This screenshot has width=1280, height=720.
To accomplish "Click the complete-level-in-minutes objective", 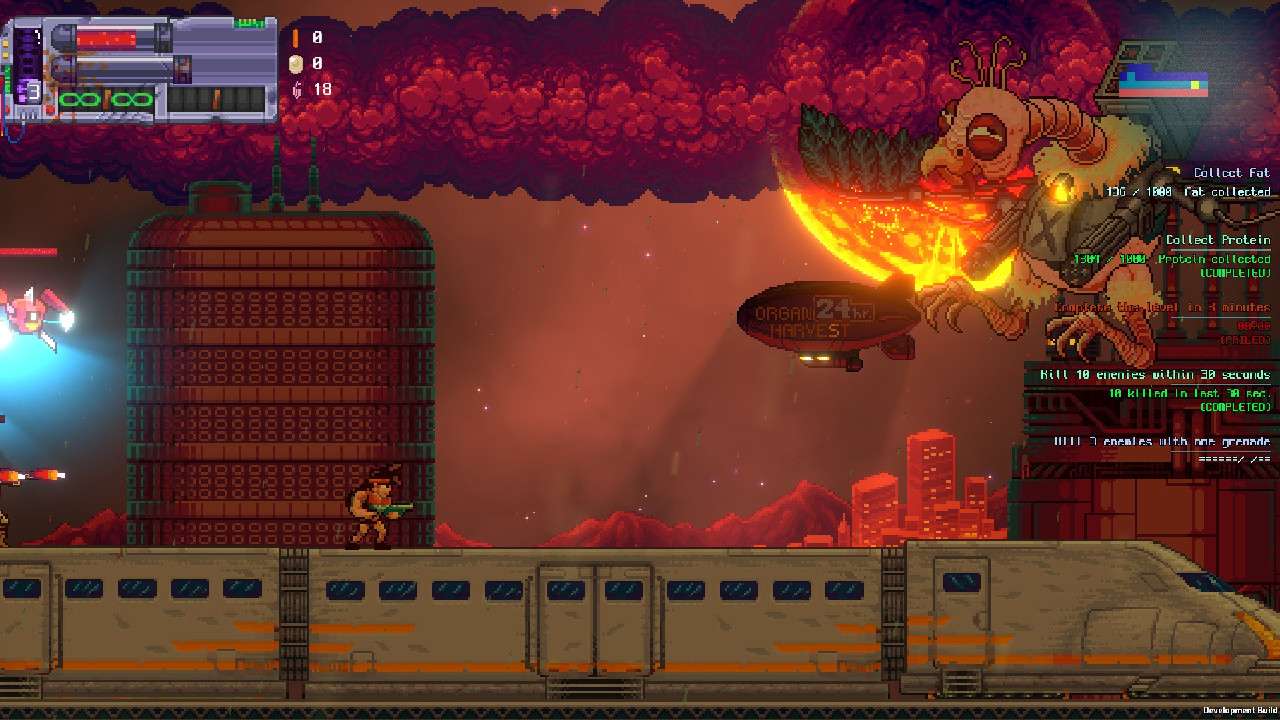I will [x=1162, y=308].
